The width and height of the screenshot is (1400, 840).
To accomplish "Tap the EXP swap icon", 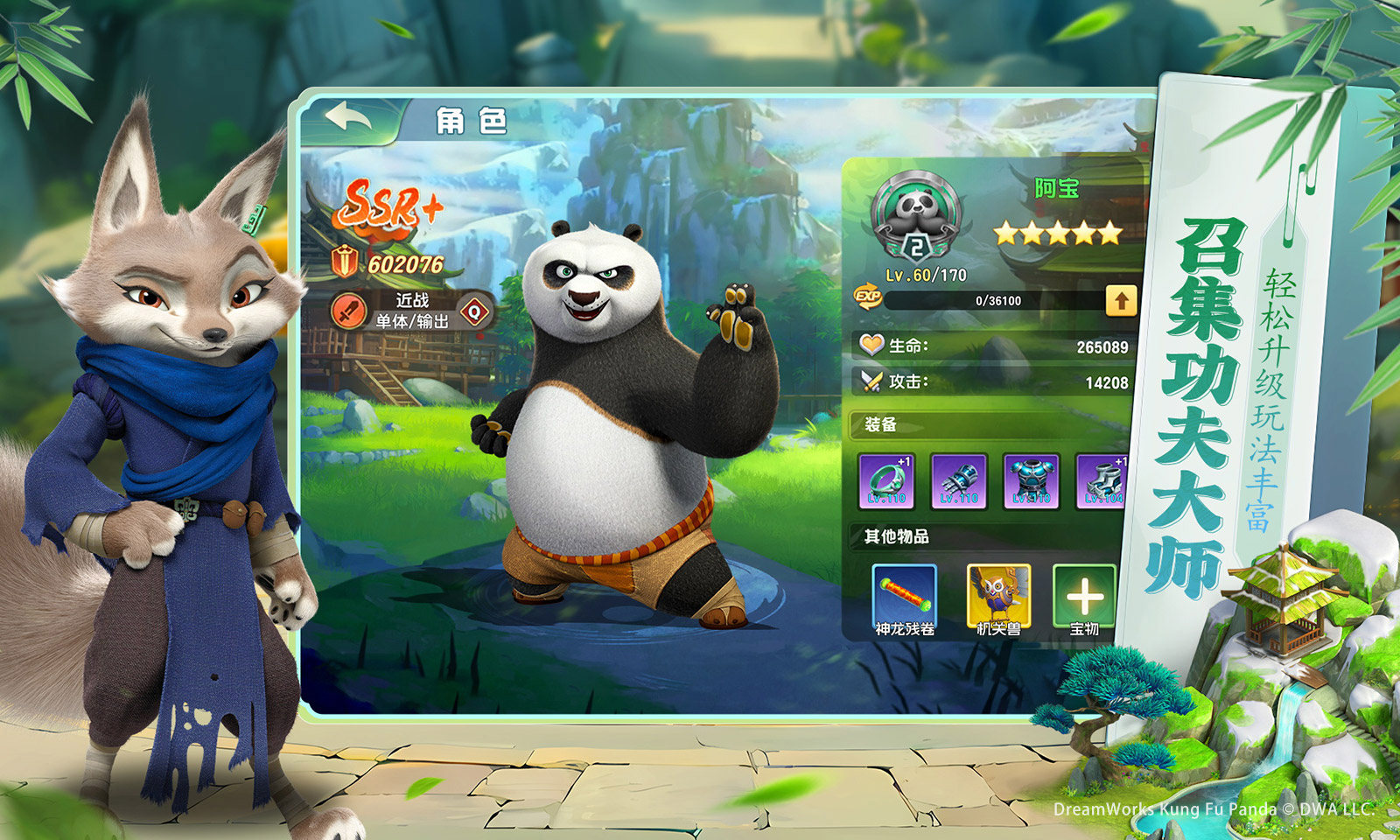I will coord(867,297).
